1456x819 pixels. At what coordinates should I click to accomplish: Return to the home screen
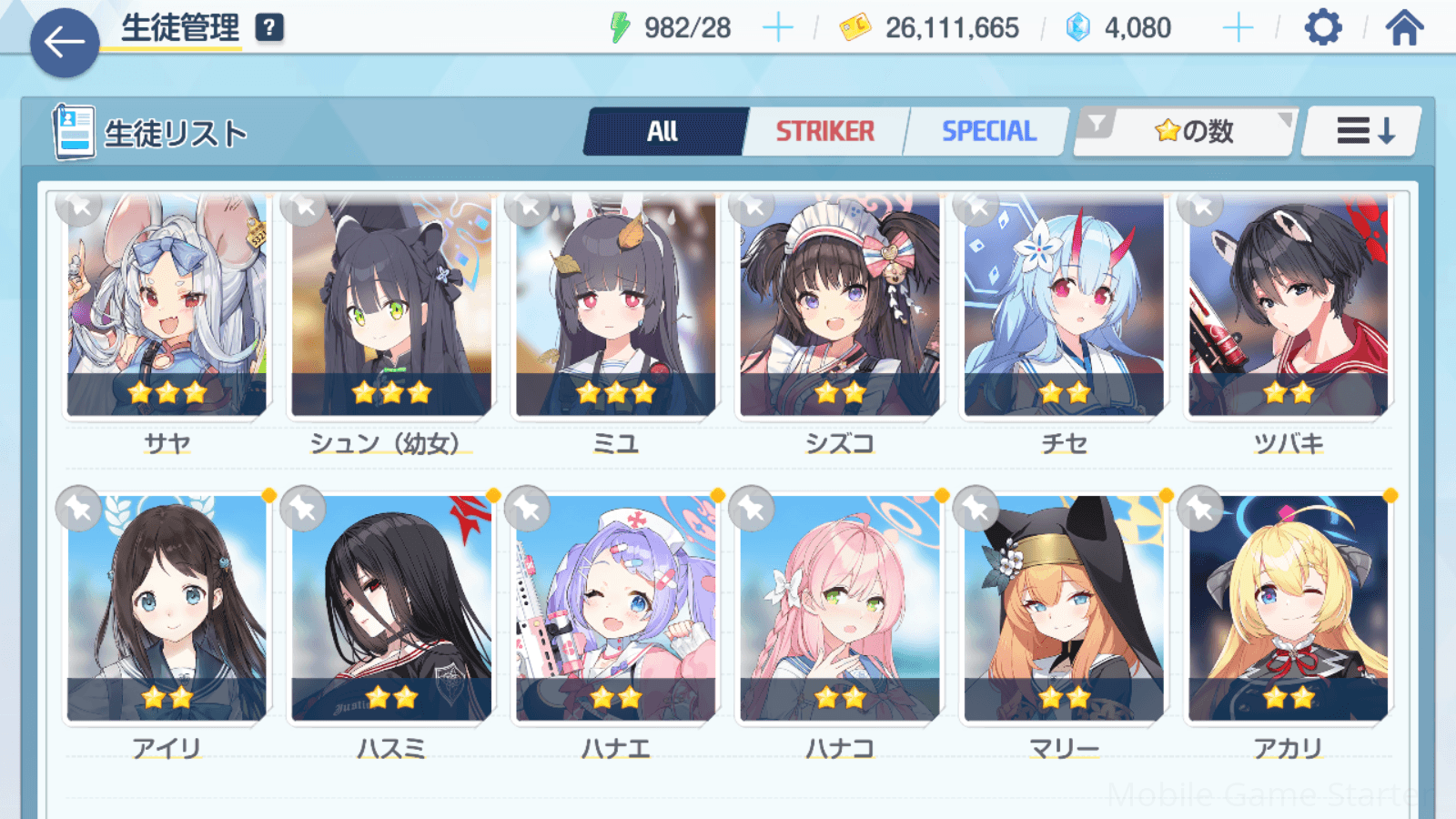[1404, 28]
